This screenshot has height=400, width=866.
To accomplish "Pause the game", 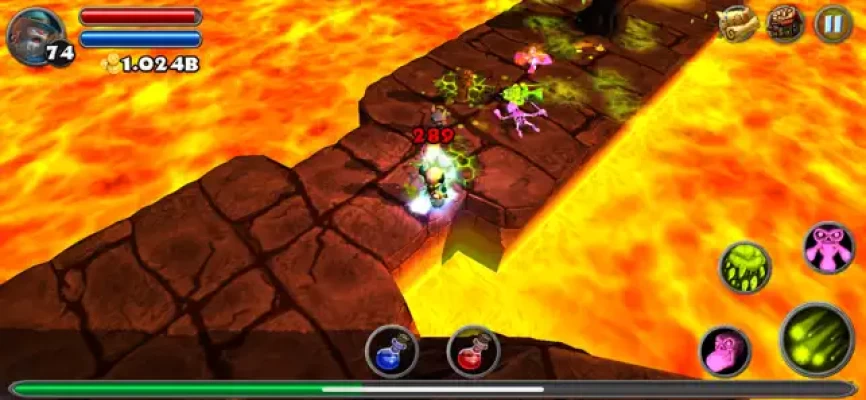I will [832, 24].
